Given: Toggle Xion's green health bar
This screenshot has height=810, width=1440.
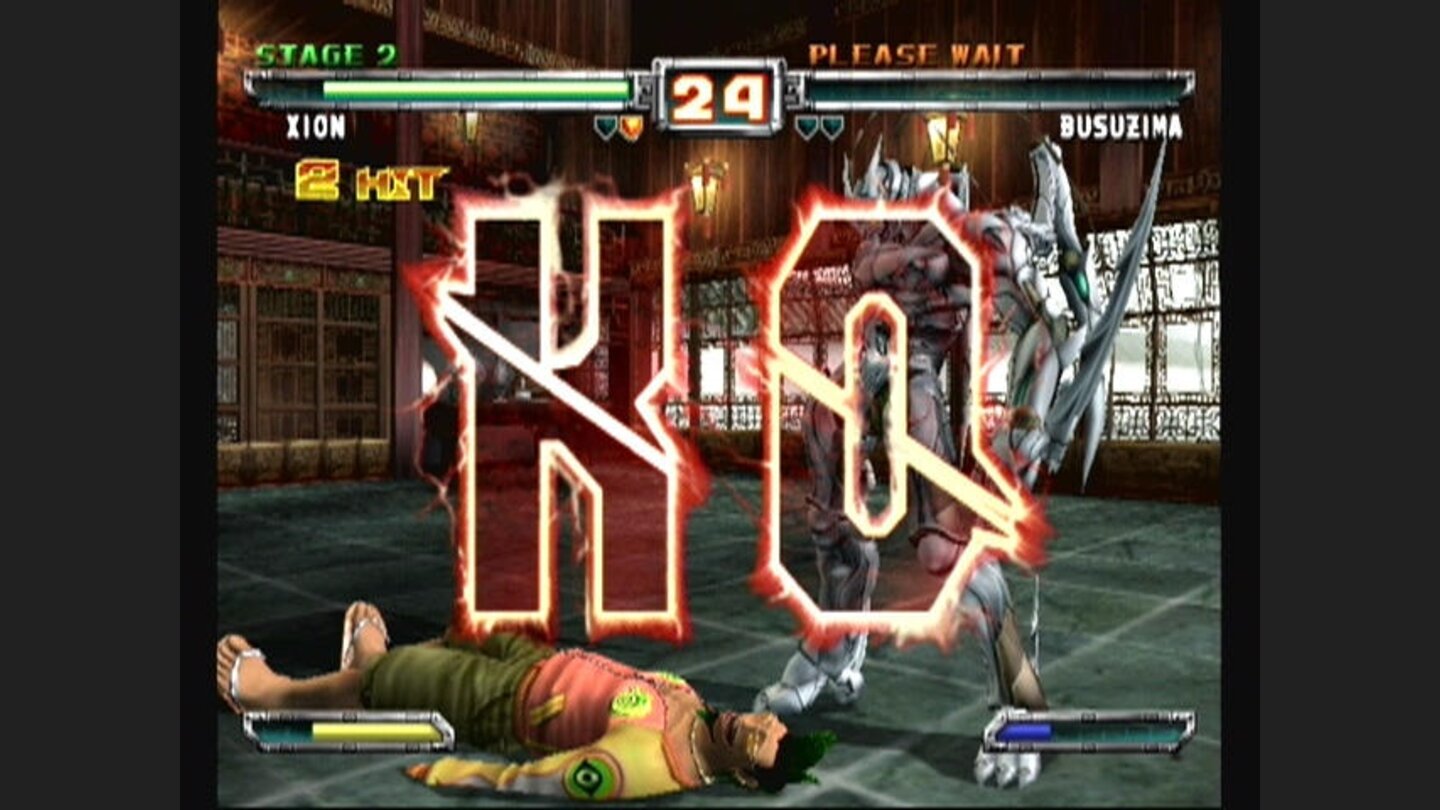Looking at the screenshot, I should coord(460,88).
